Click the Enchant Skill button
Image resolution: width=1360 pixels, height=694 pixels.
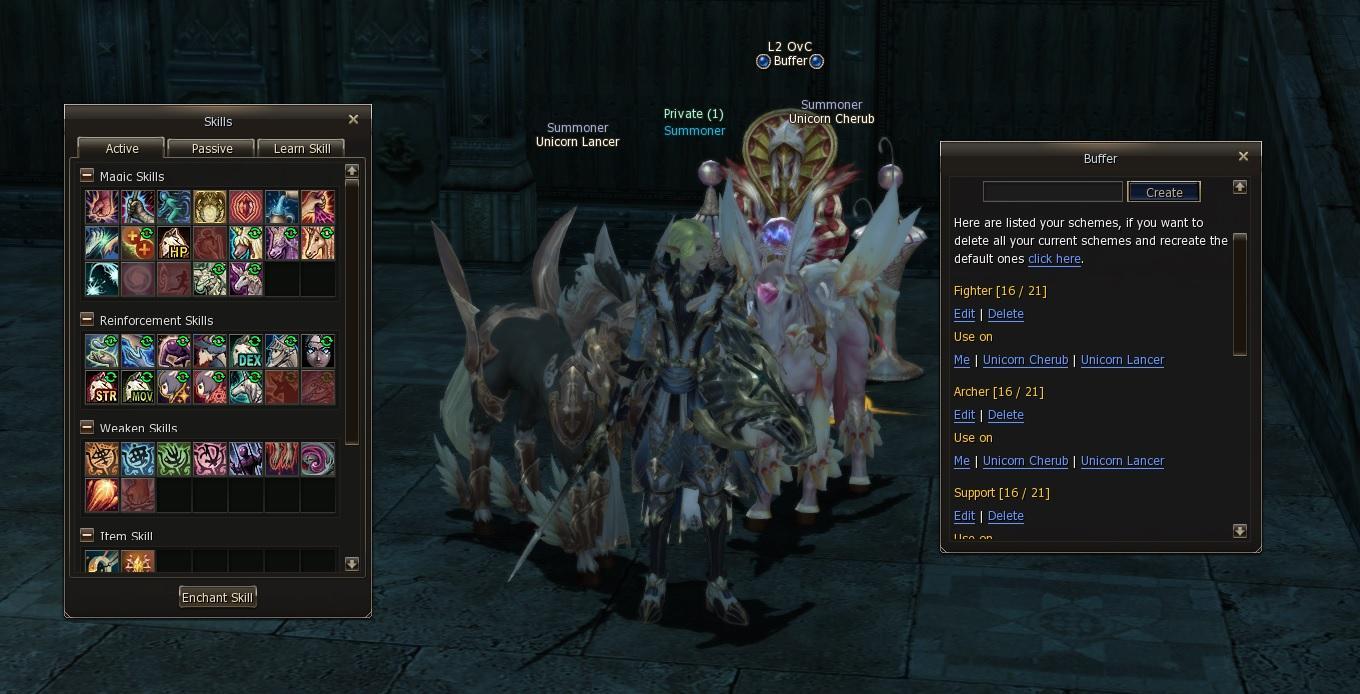[x=217, y=597]
